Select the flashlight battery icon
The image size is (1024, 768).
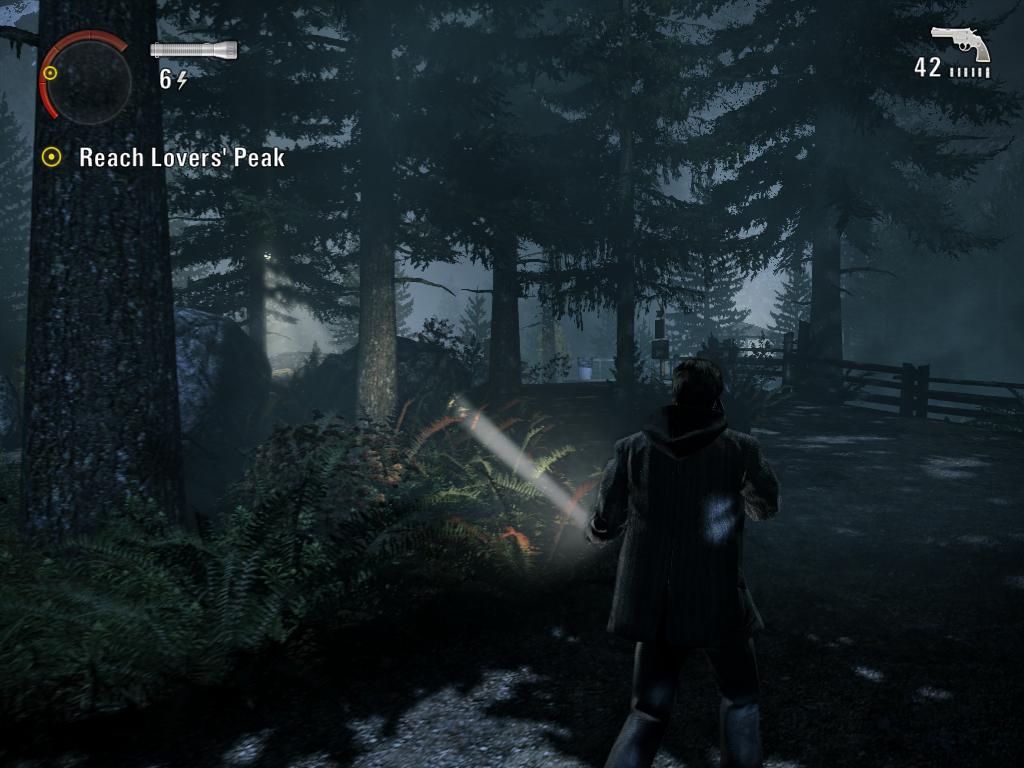tap(194, 49)
